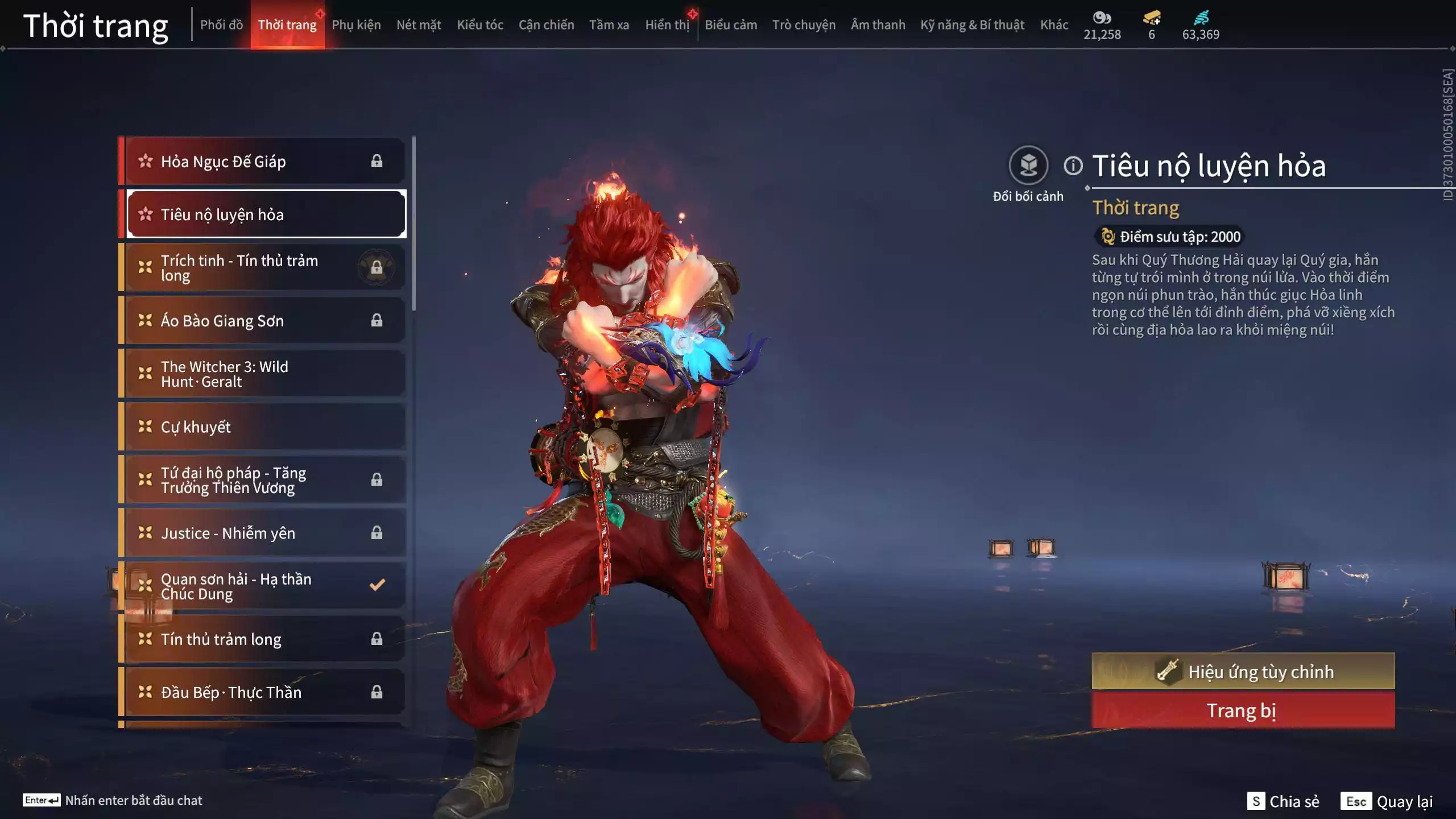
Task: Open the Khác menu
Action: (x=1055, y=24)
